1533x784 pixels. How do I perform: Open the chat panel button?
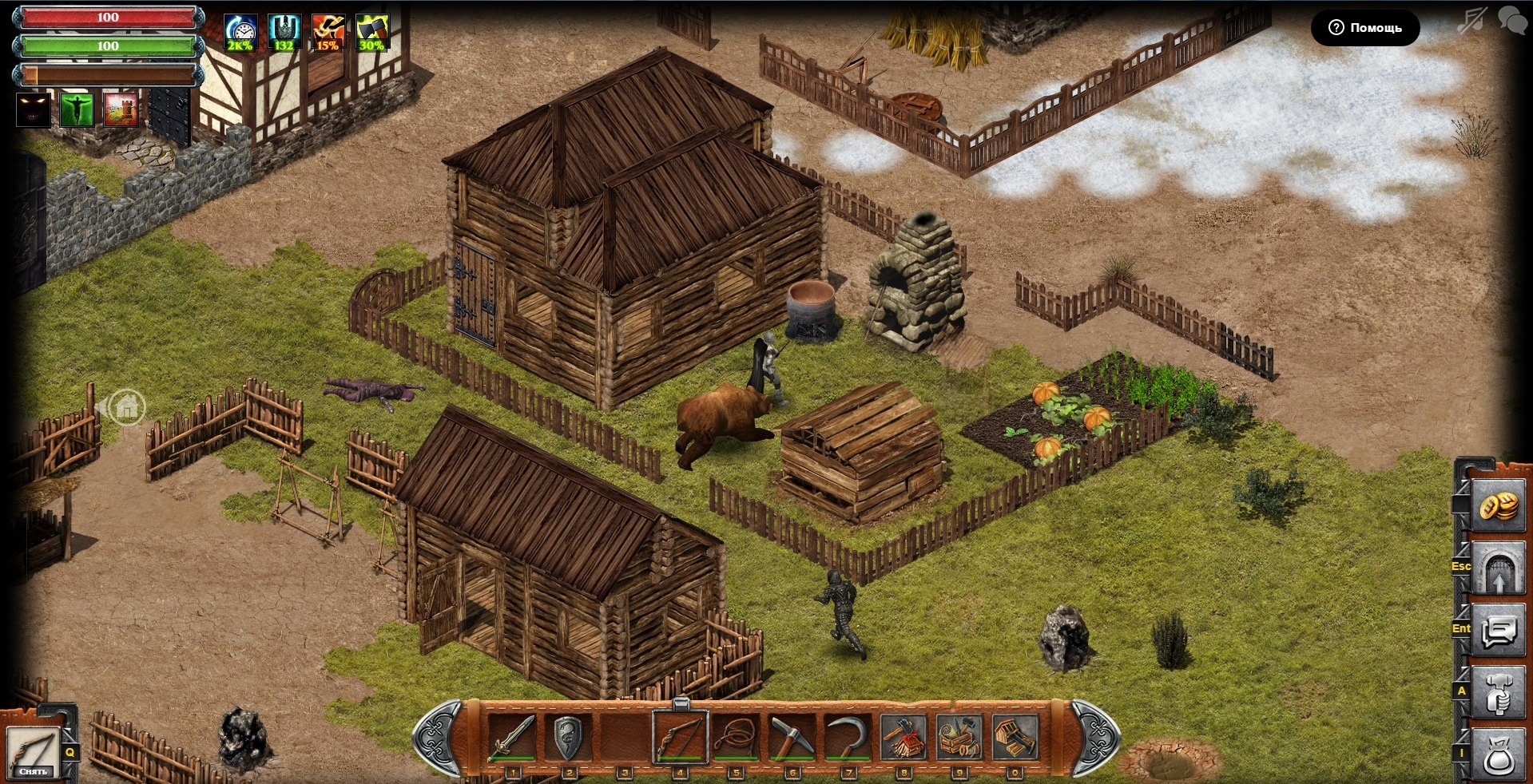pos(1498,632)
